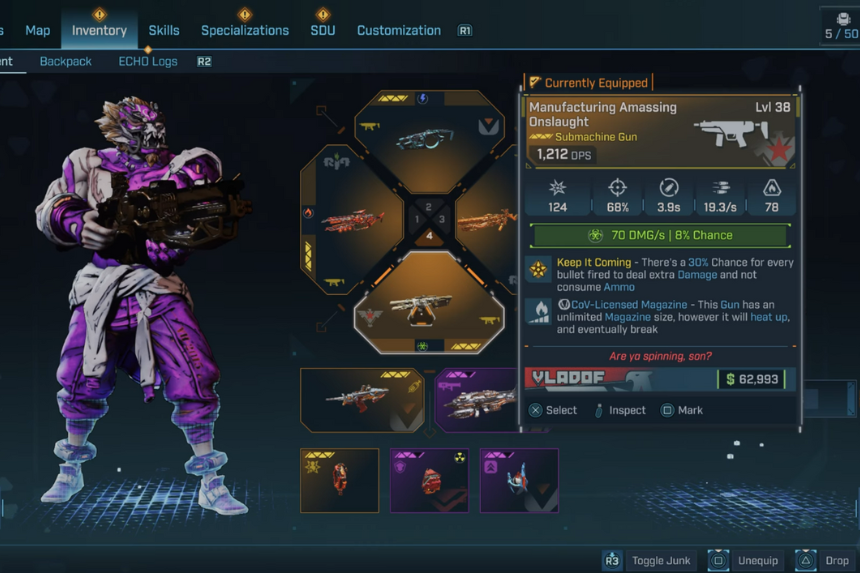This screenshot has width=860, height=573.
Task: Select the purple slot with blue item
Action: point(518,480)
